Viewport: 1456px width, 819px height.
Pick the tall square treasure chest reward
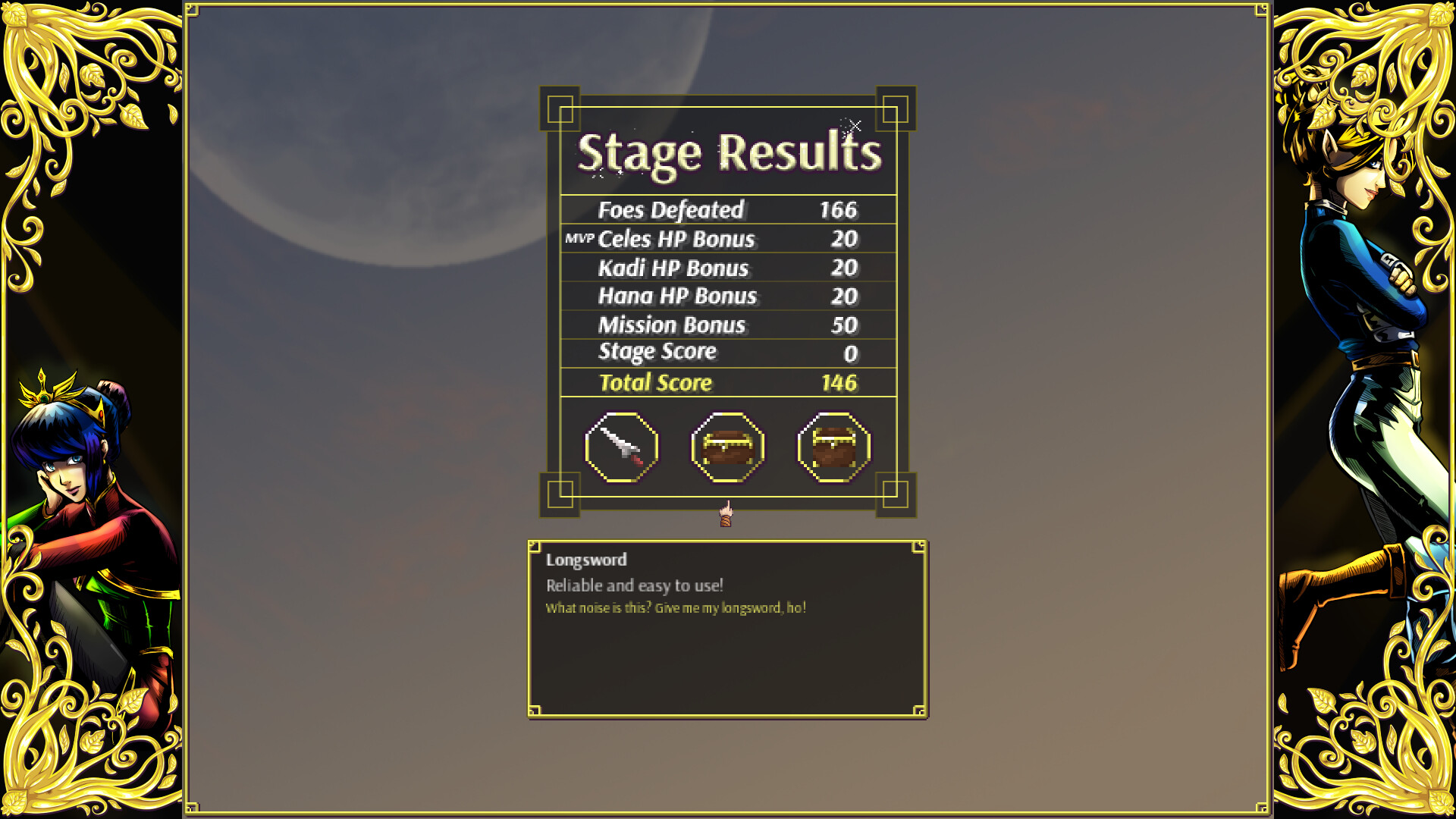[833, 447]
